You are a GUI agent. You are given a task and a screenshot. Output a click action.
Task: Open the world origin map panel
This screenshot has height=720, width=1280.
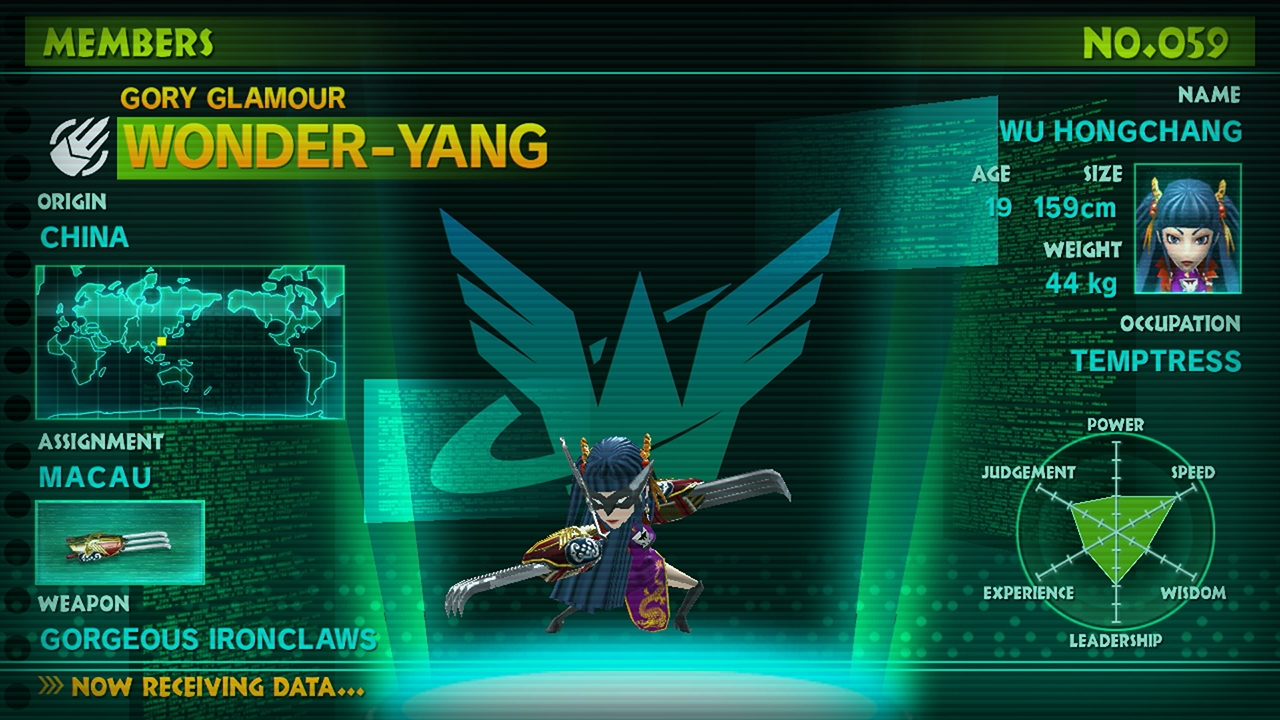(190, 342)
